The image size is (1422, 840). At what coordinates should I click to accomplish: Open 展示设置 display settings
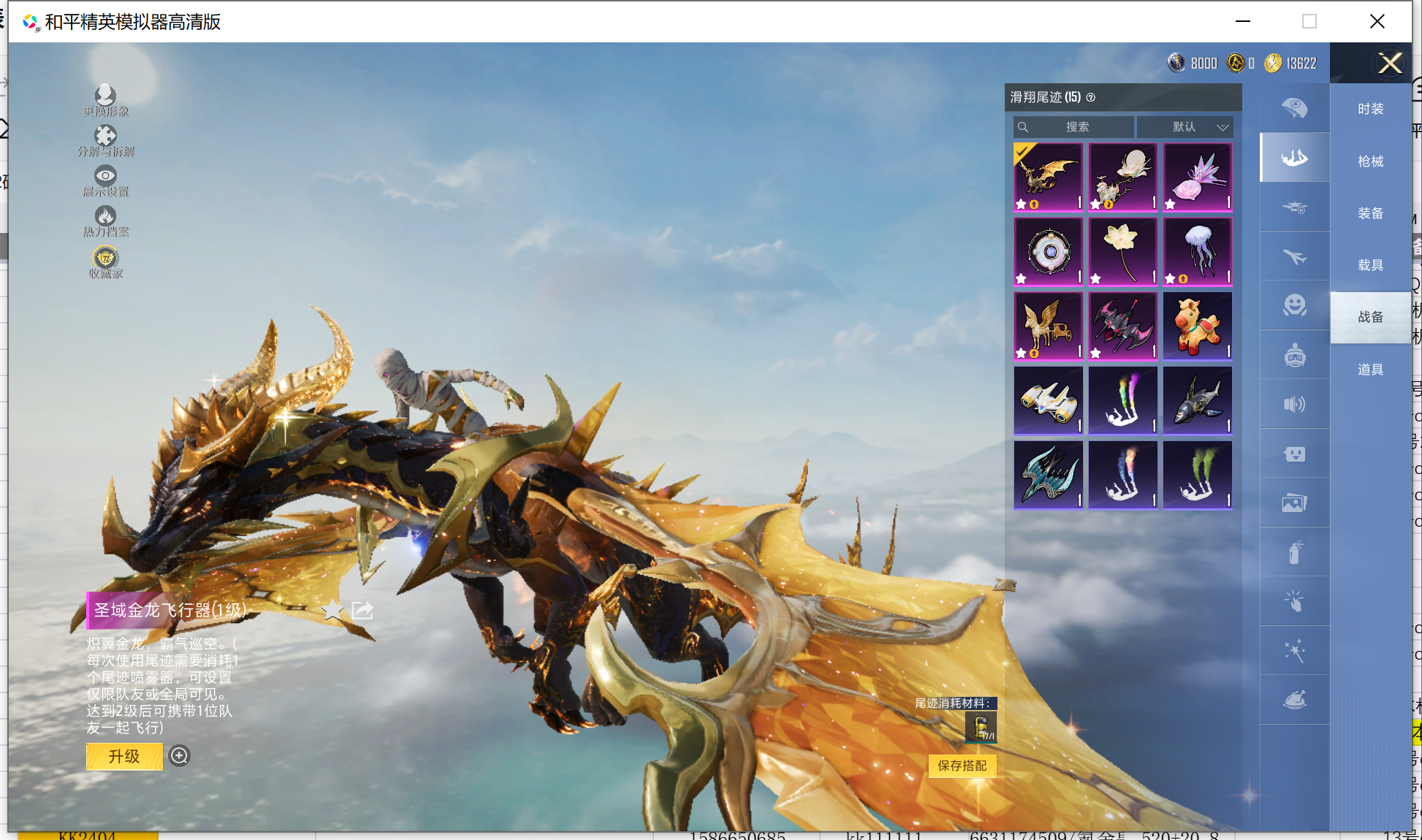pos(105,180)
